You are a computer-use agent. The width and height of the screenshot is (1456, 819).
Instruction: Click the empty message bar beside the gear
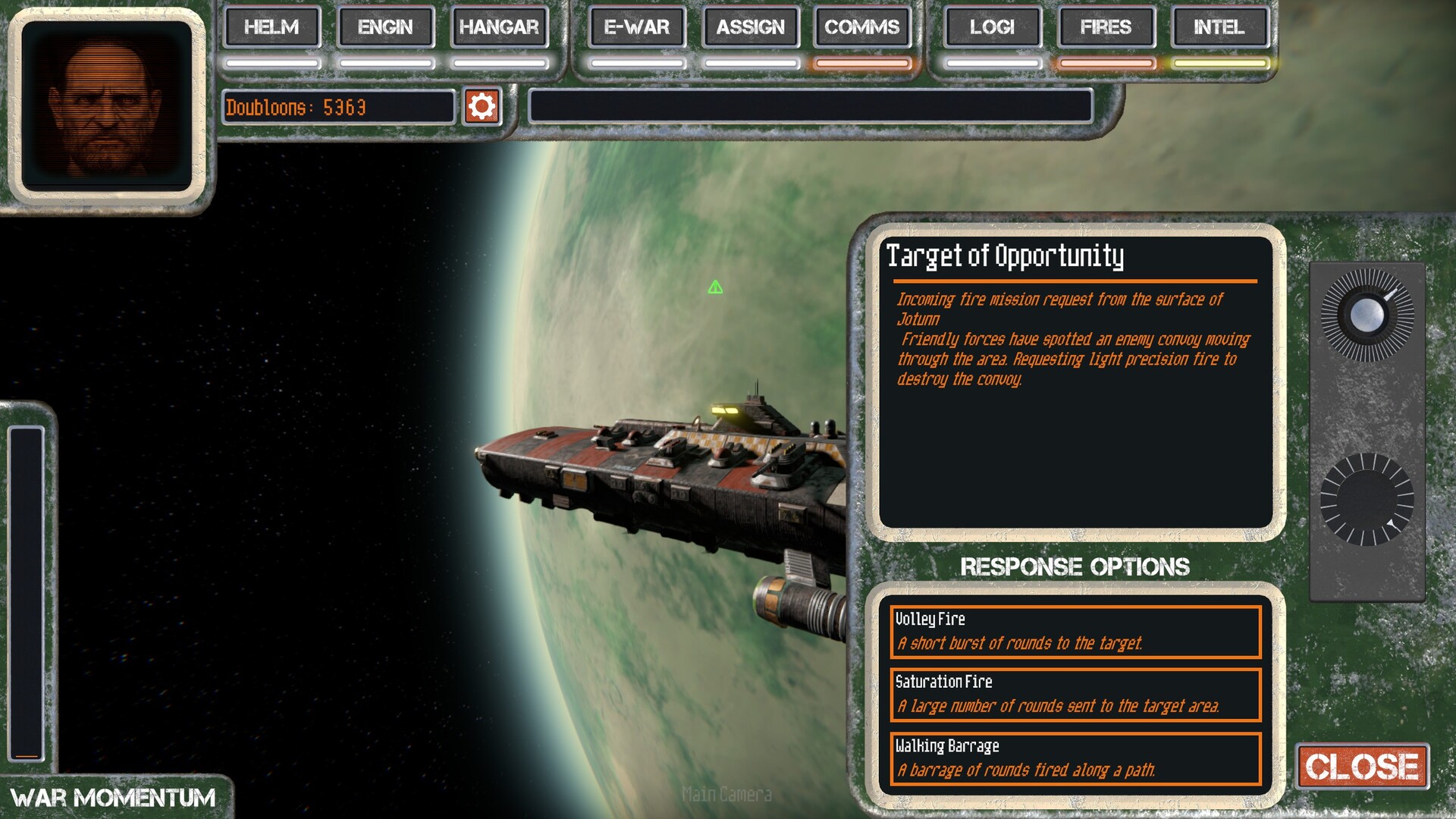[810, 106]
